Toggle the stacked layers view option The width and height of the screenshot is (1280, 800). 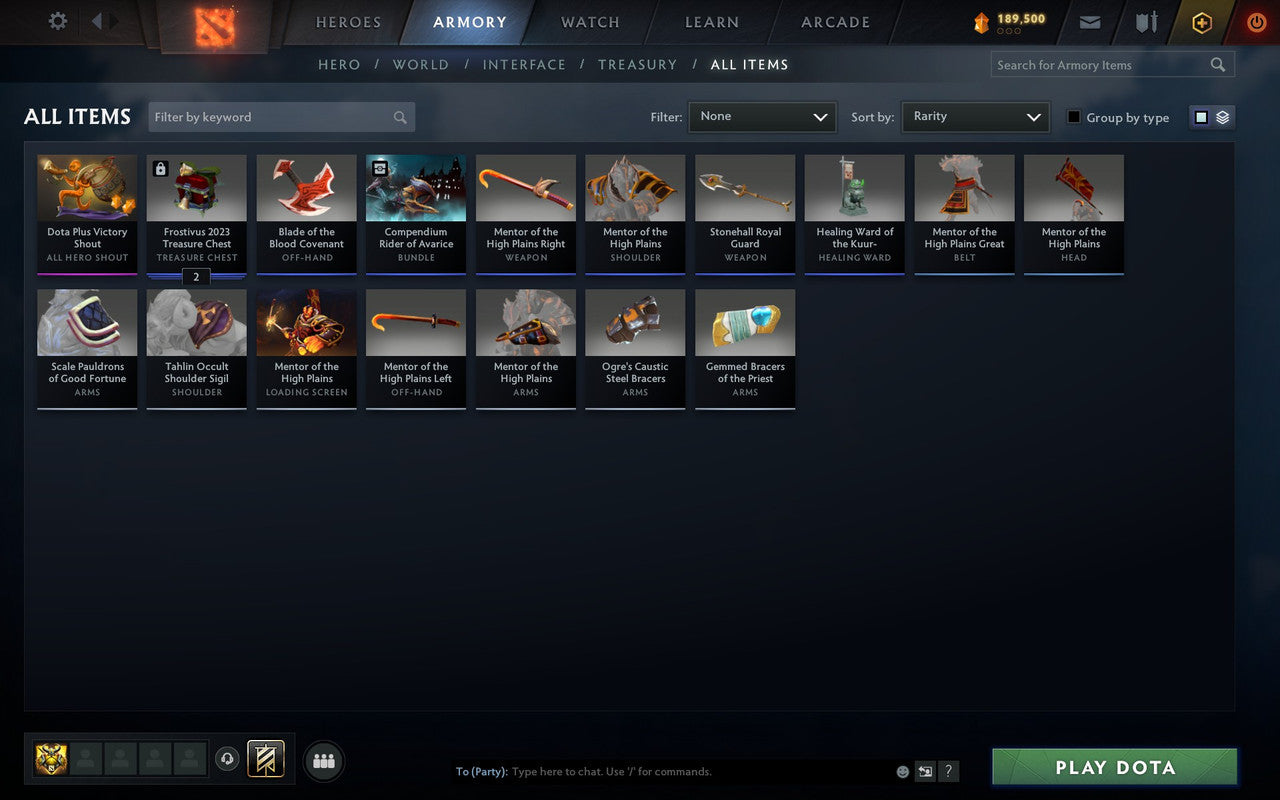pyautogui.click(x=1222, y=116)
